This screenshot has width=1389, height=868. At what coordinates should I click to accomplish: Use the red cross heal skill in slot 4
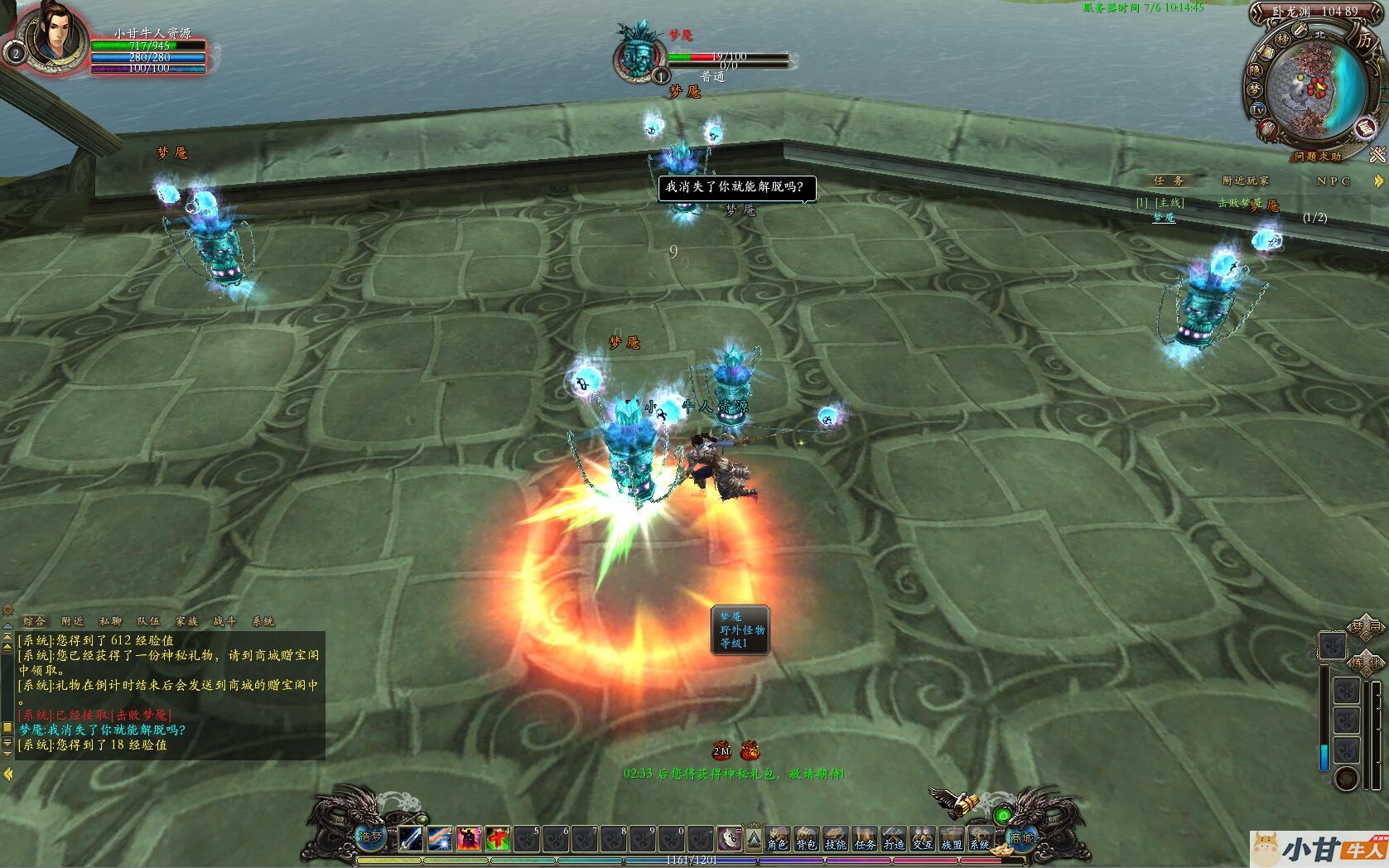coord(498,839)
